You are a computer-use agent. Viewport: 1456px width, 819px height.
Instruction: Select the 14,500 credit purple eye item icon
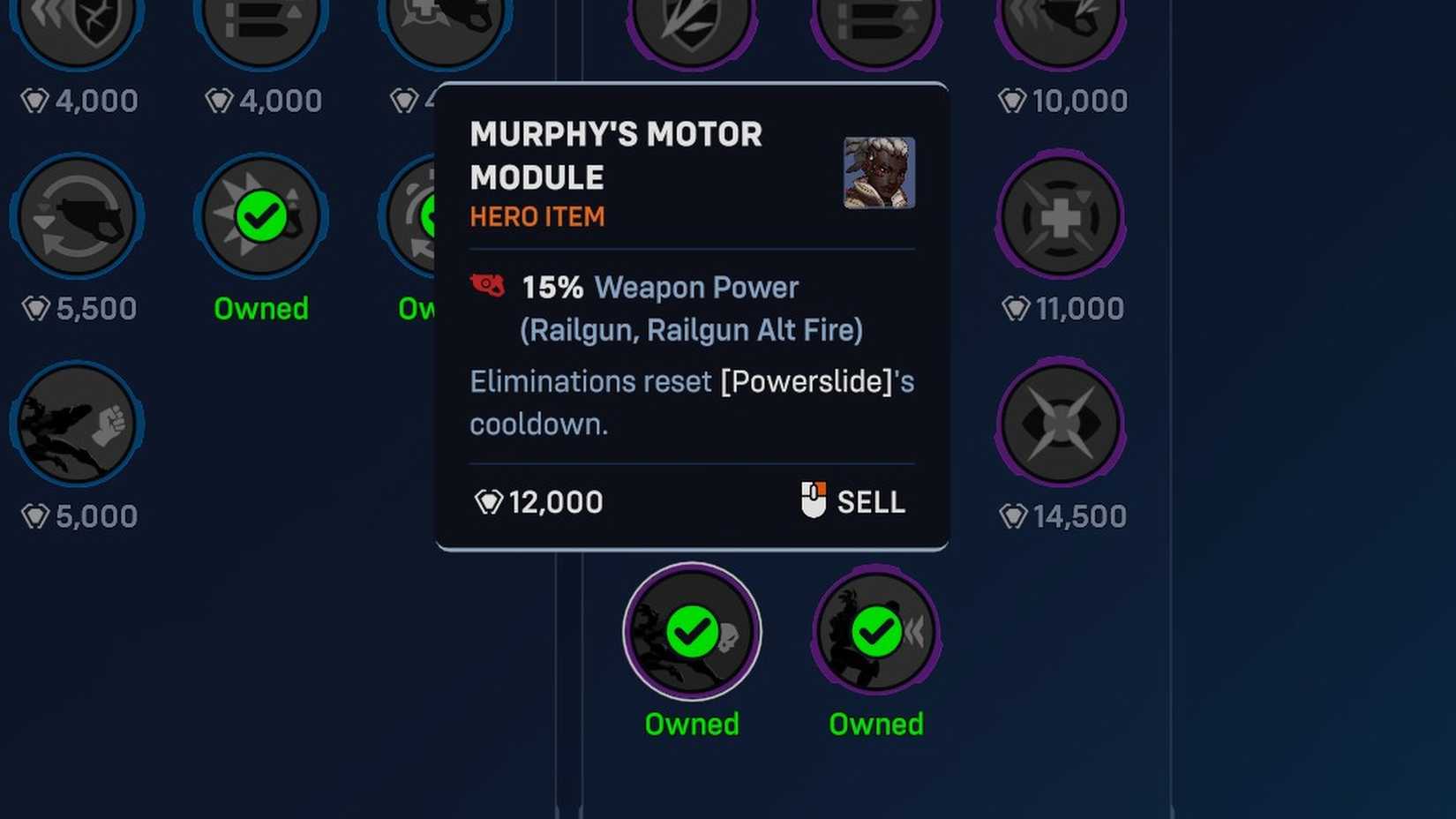pyautogui.click(x=1059, y=424)
